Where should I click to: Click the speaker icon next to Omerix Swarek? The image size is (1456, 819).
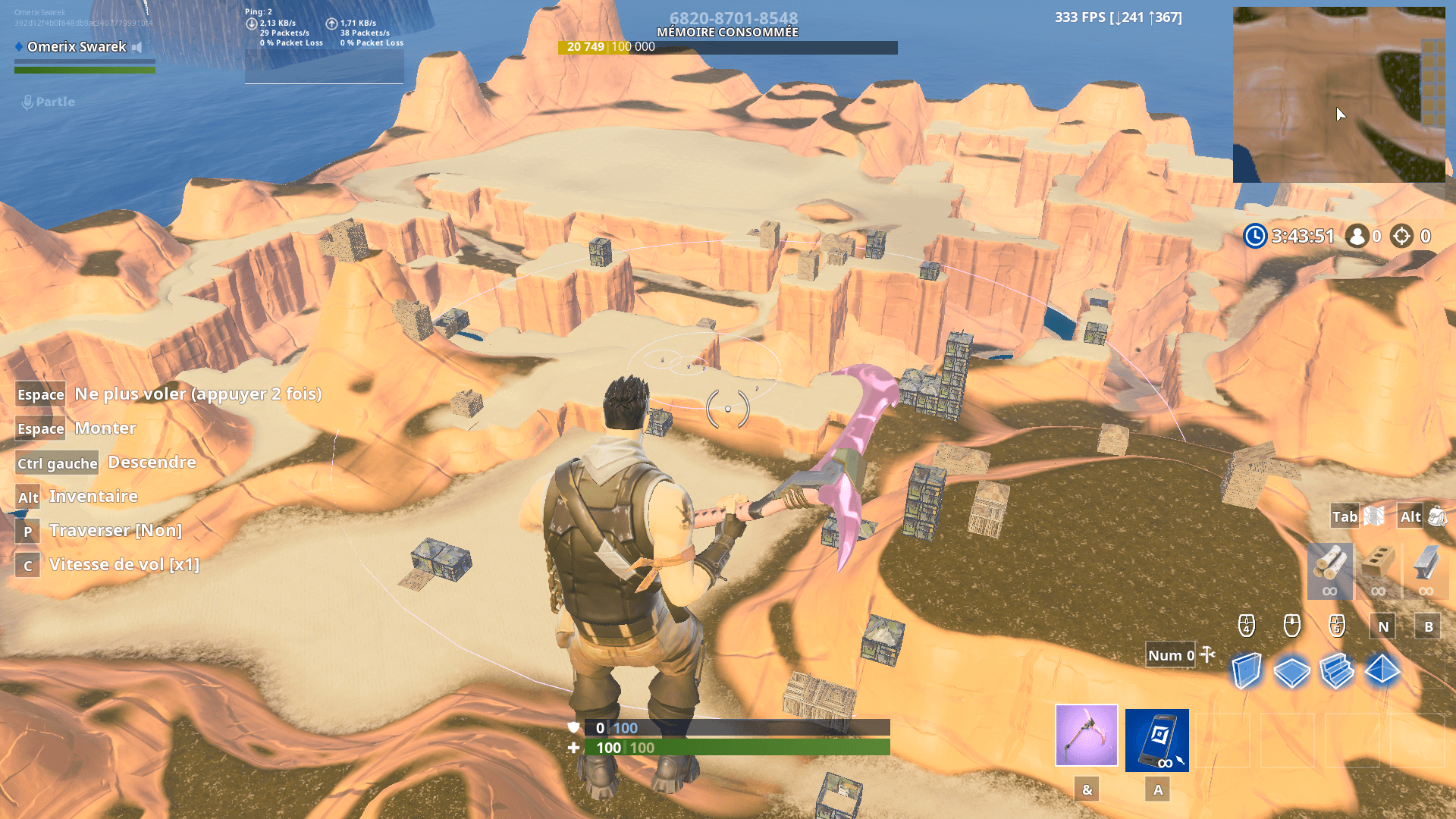coord(137,47)
